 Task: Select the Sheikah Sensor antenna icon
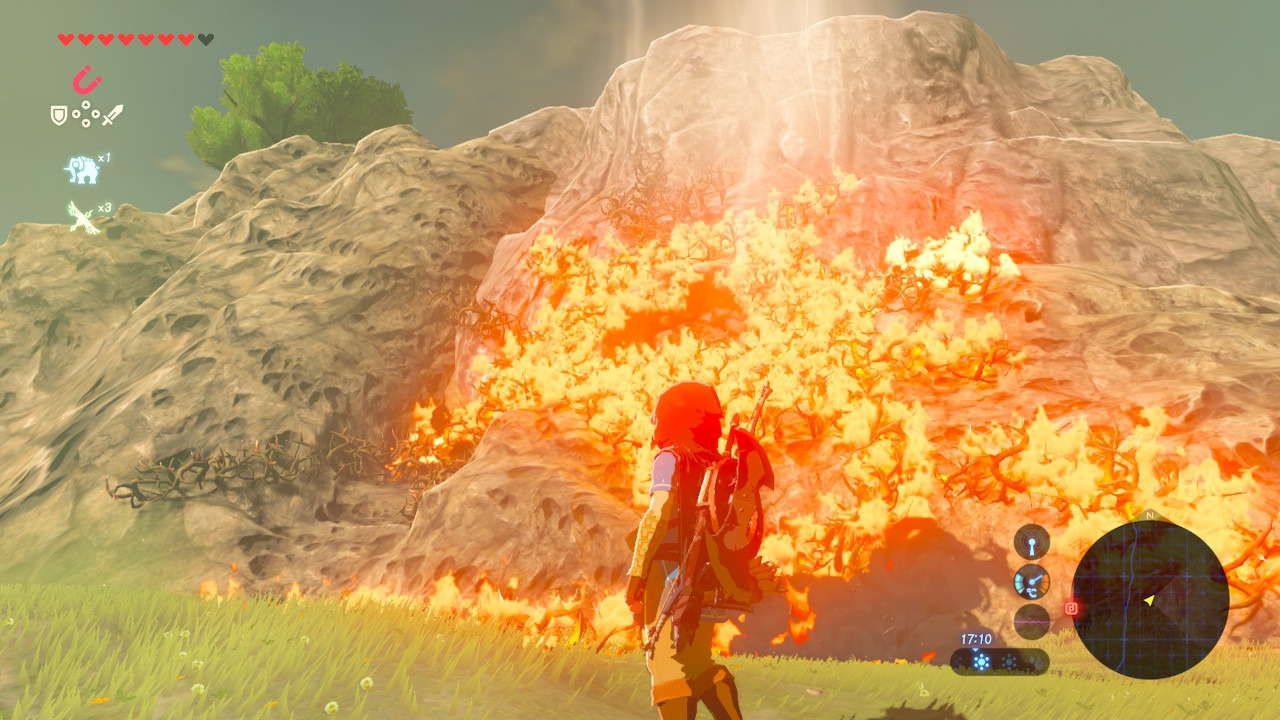[1032, 543]
